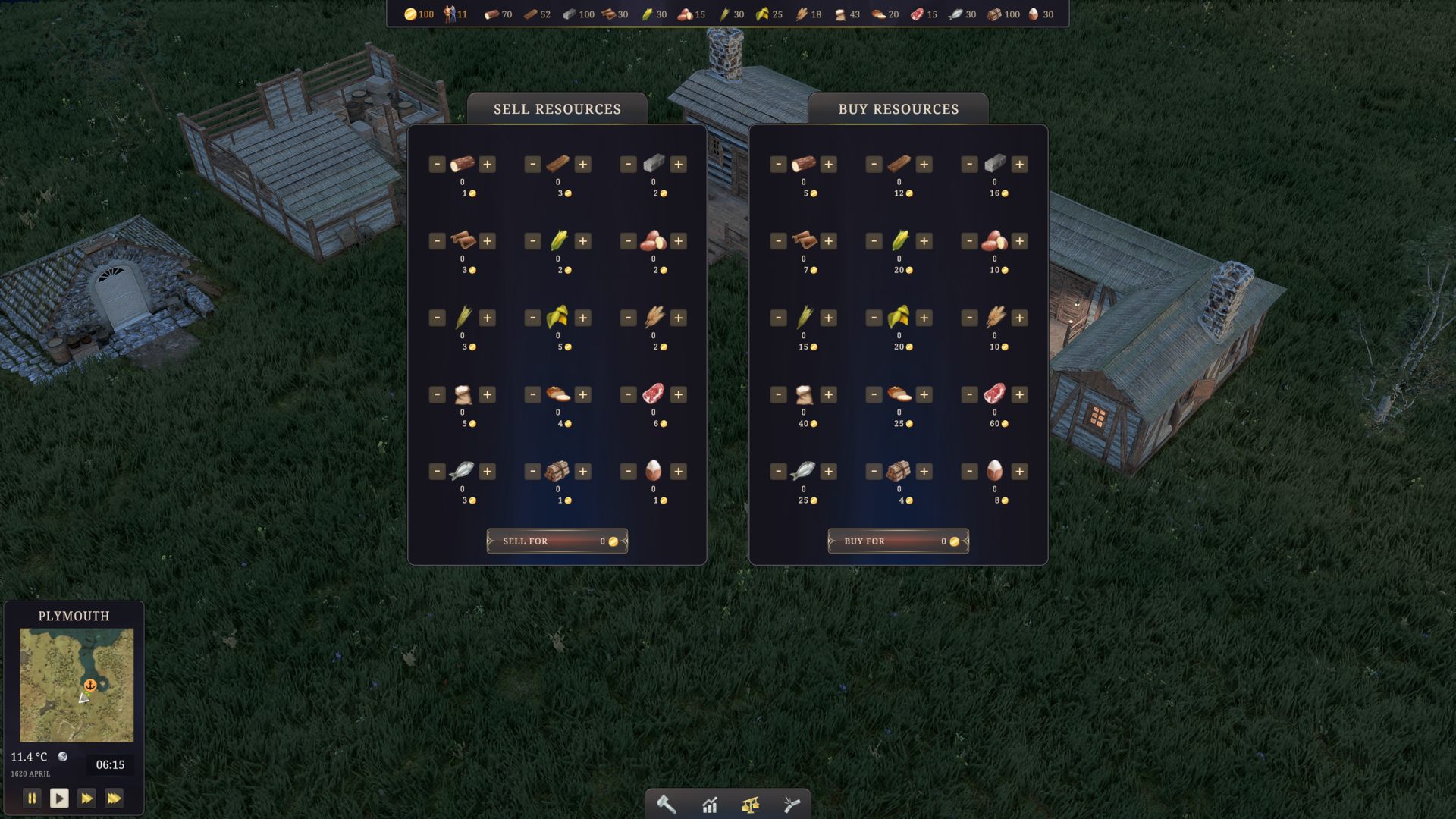Viewport: 1456px width, 819px height.
Task: Decrease planks amount in Sell Resources
Action: coord(533,165)
